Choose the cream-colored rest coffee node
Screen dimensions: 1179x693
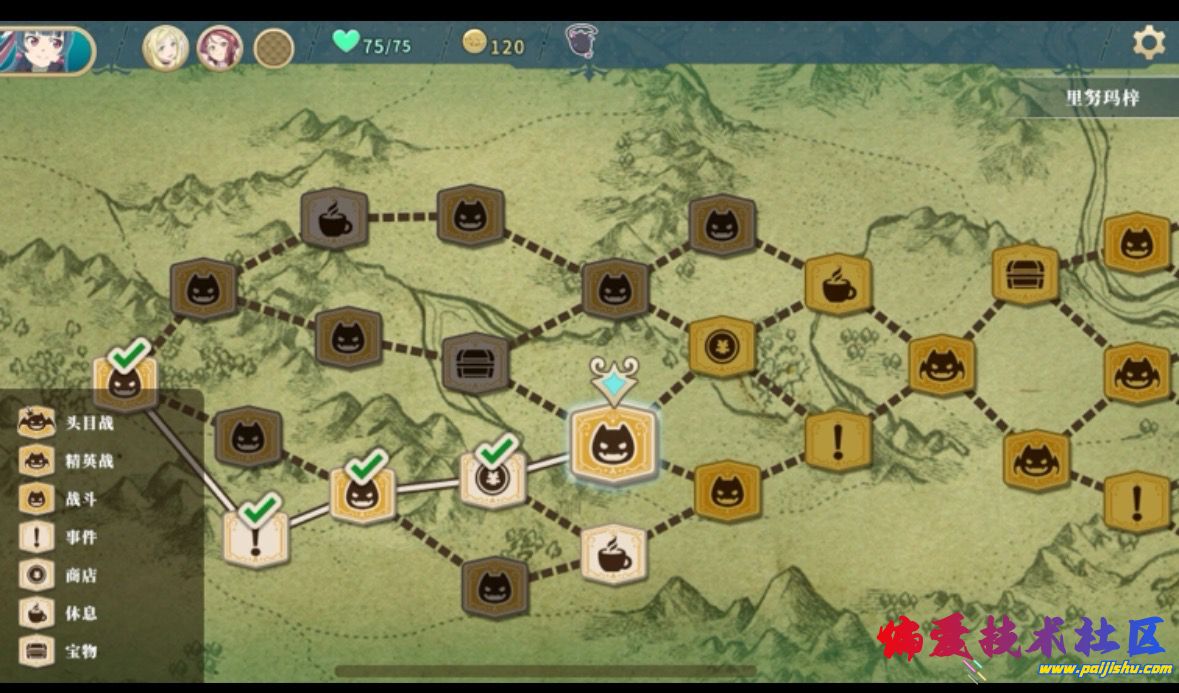[x=614, y=554]
